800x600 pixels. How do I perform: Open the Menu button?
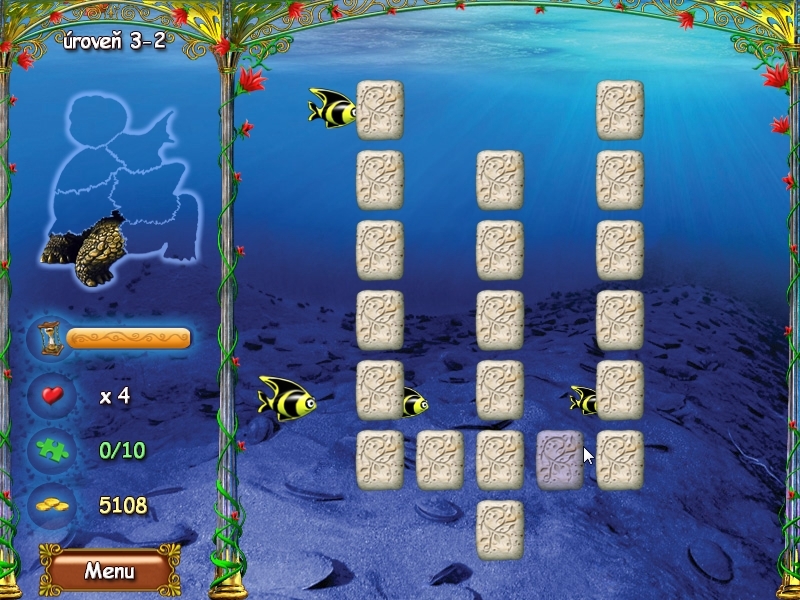coord(109,571)
